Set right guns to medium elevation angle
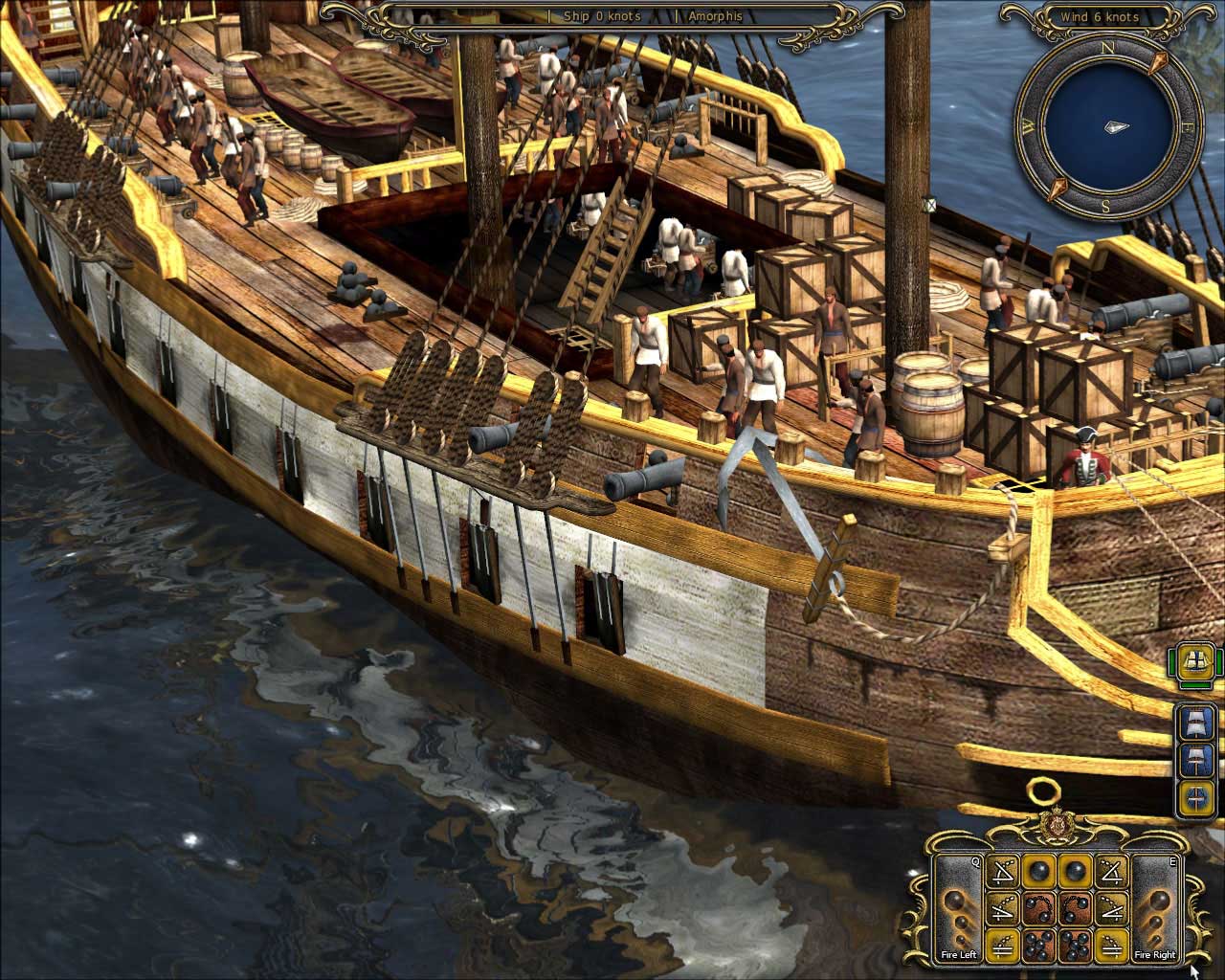 coord(1110,908)
